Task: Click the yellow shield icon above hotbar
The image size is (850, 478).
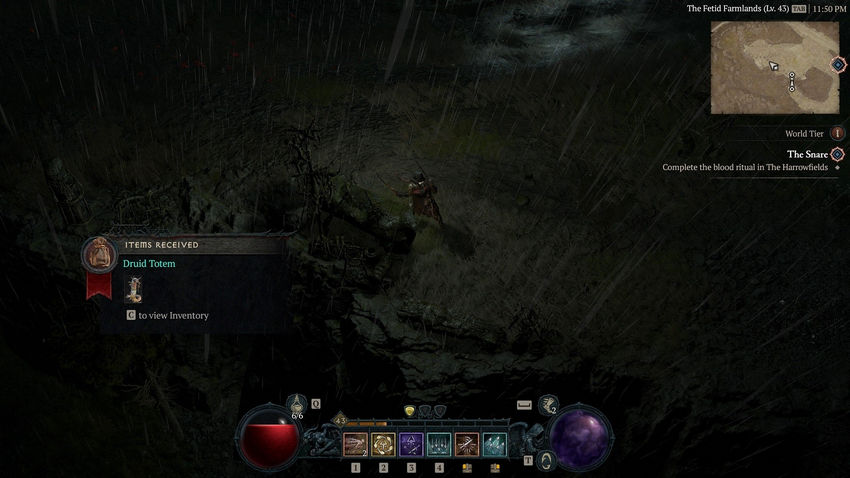Action: click(410, 411)
